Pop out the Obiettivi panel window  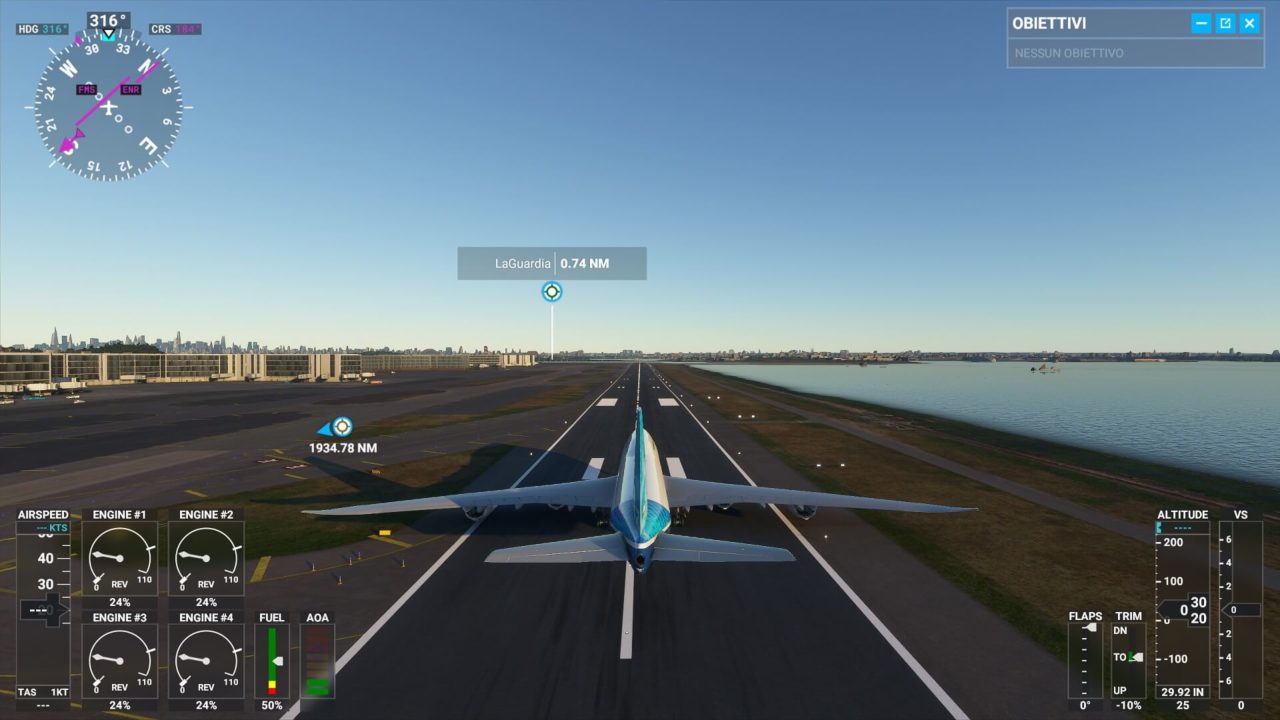click(x=1225, y=23)
